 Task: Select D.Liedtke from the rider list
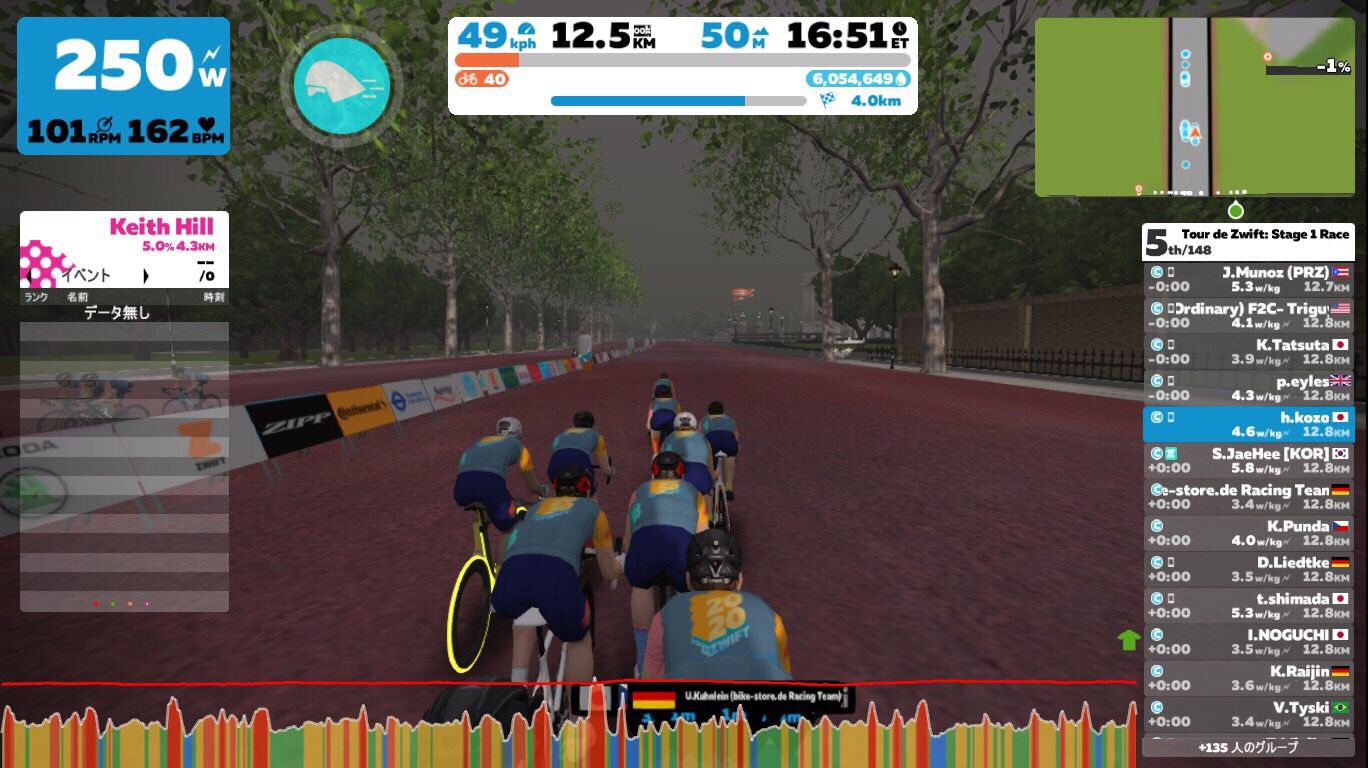[x=1248, y=569]
